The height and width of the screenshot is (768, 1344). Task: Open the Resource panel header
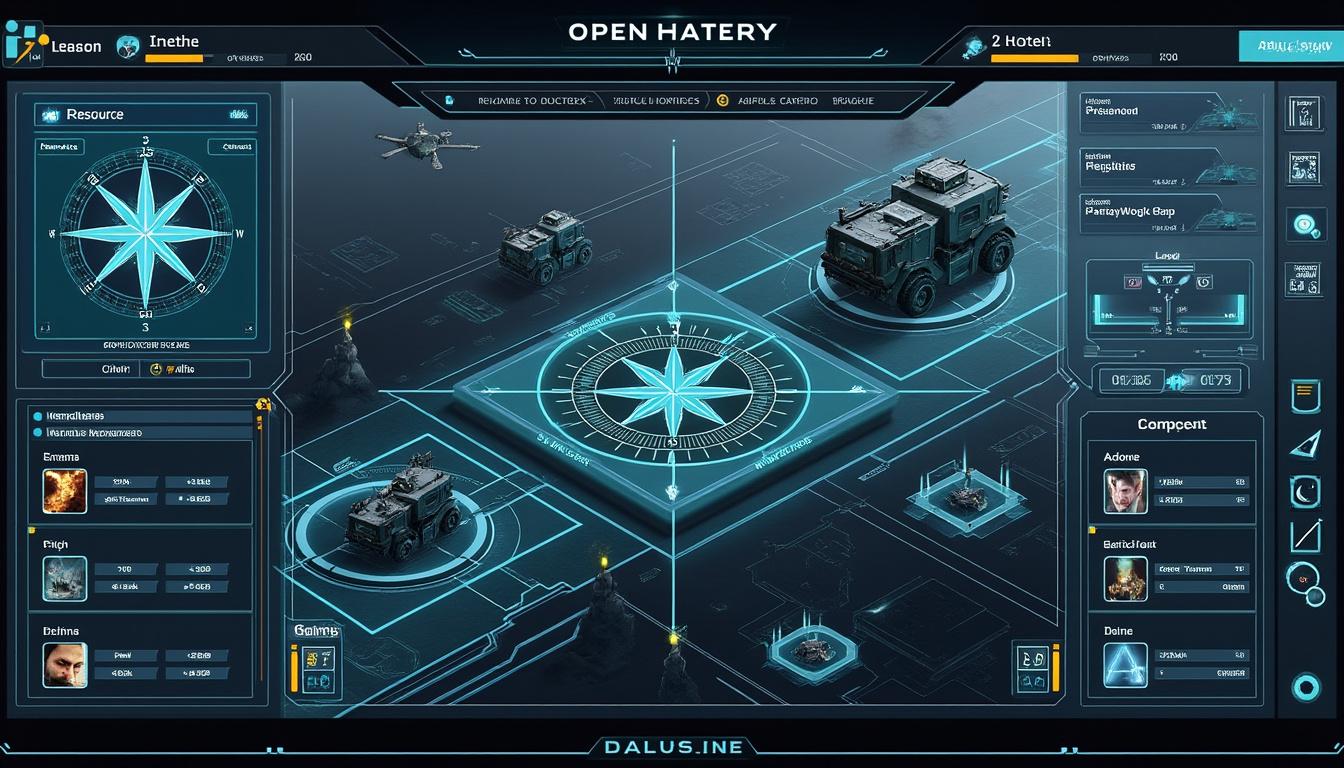pyautogui.click(x=145, y=115)
